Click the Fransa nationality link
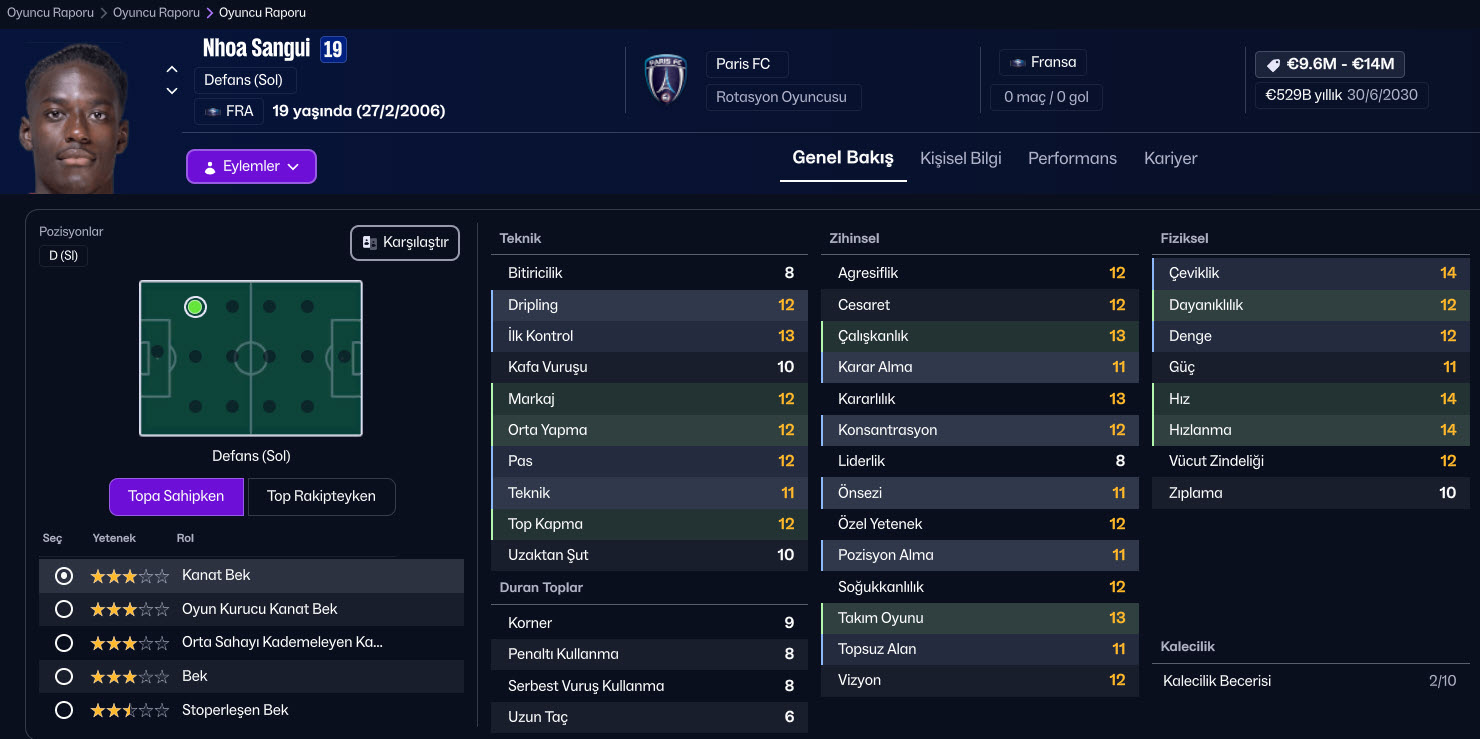The image size is (1480, 739). tap(1043, 63)
